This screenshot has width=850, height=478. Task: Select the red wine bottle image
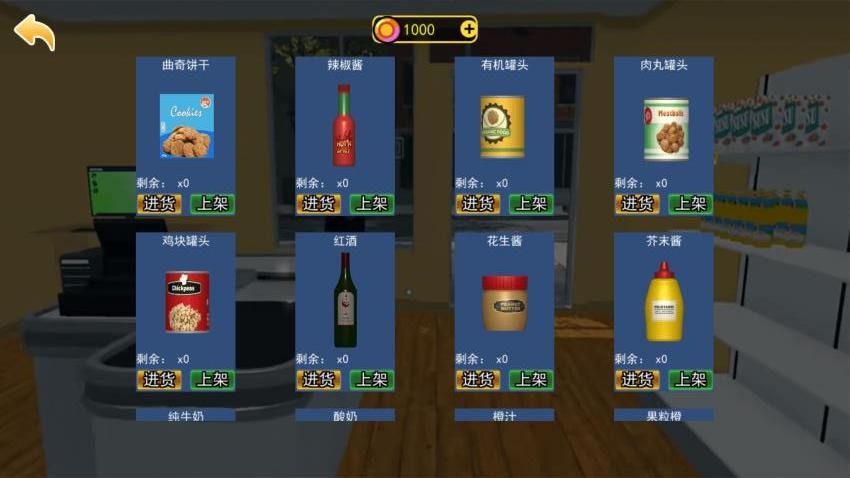click(345, 300)
